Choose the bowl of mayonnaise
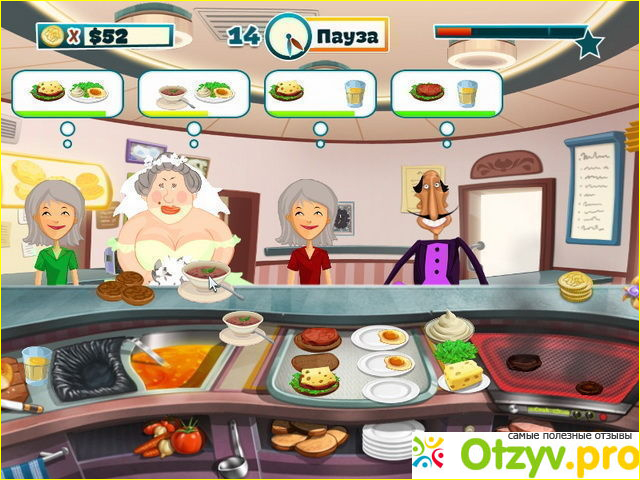 pos(448,325)
